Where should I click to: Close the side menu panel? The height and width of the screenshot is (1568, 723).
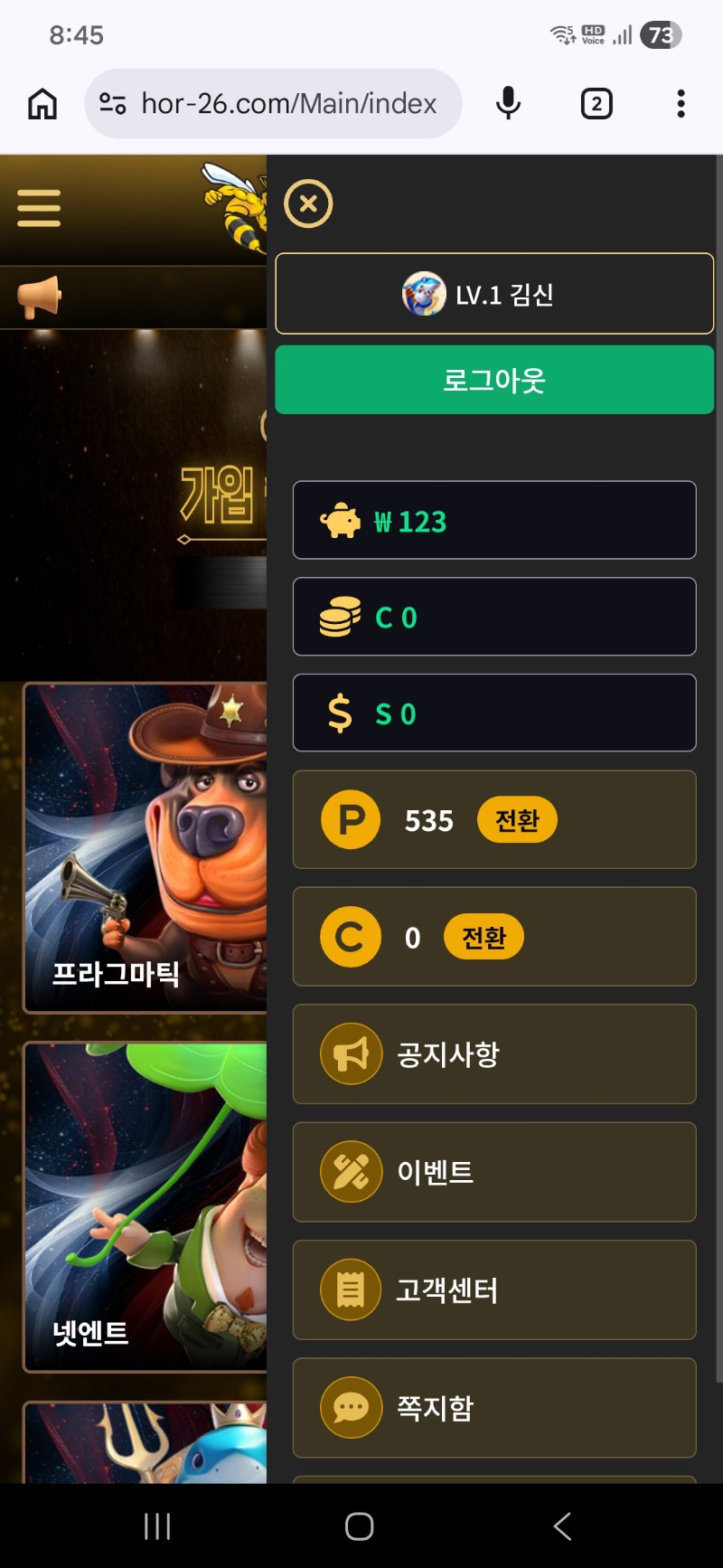[308, 203]
